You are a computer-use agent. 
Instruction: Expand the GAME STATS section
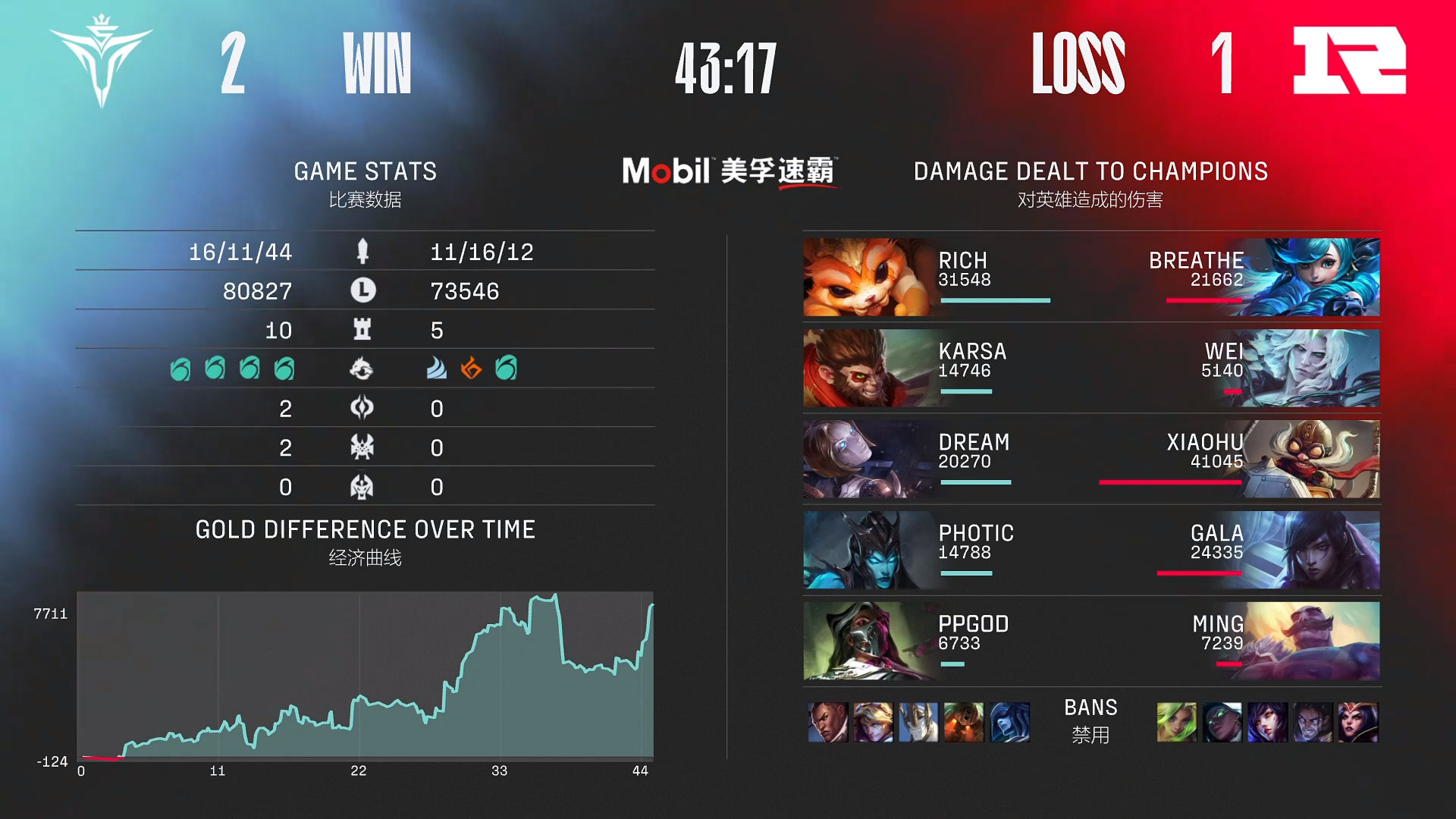365,171
